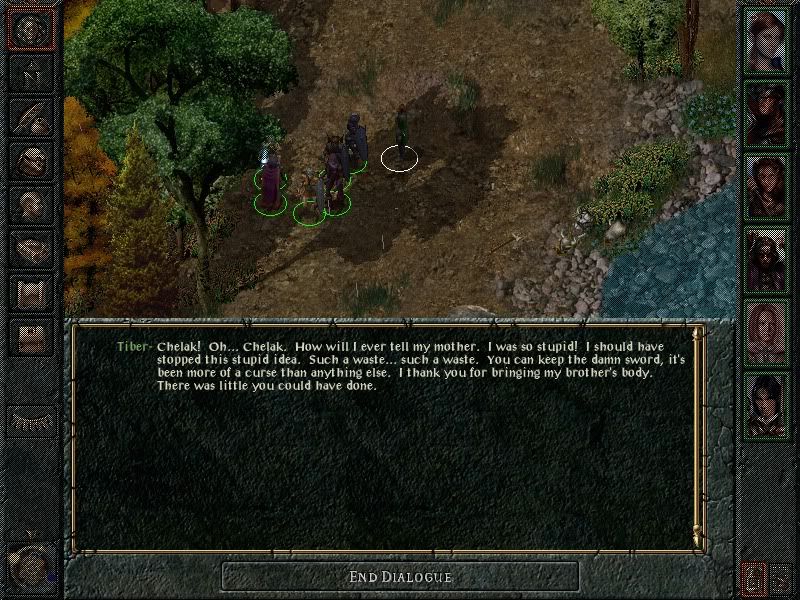Show the character record helmet icon
The height and width of the screenshot is (600, 800).
pyautogui.click(x=31, y=204)
